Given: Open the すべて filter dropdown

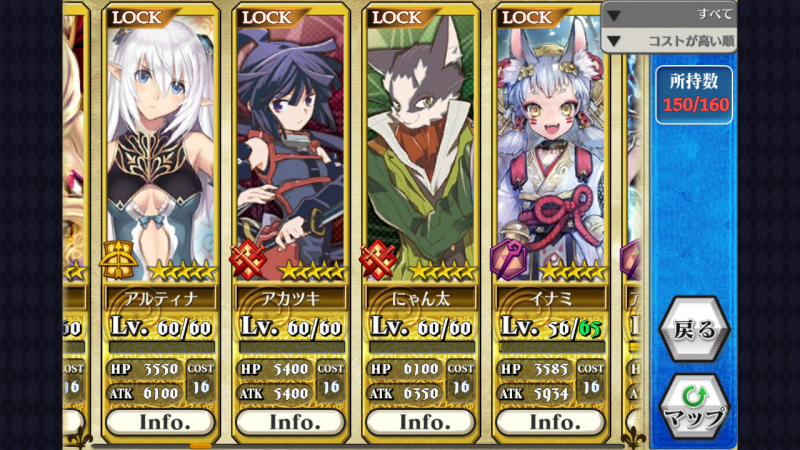Looking at the screenshot, I should tap(668, 14).
